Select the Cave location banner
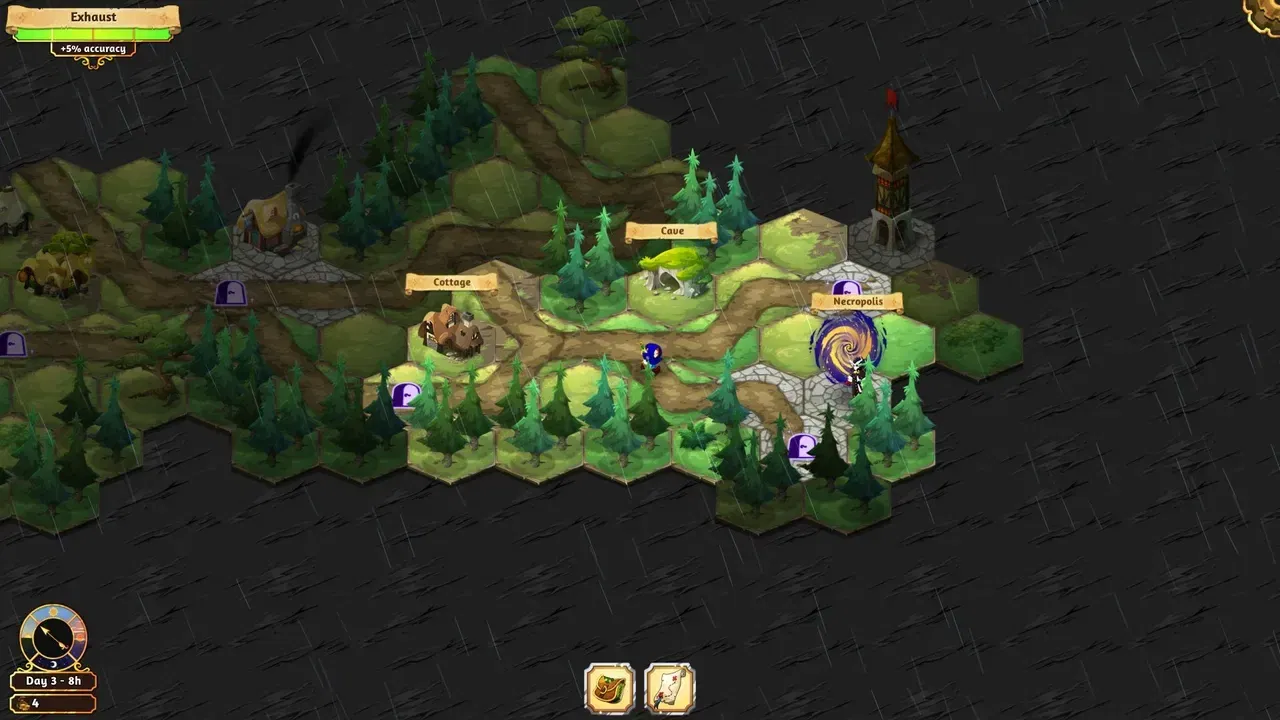This screenshot has width=1280, height=720. click(671, 231)
